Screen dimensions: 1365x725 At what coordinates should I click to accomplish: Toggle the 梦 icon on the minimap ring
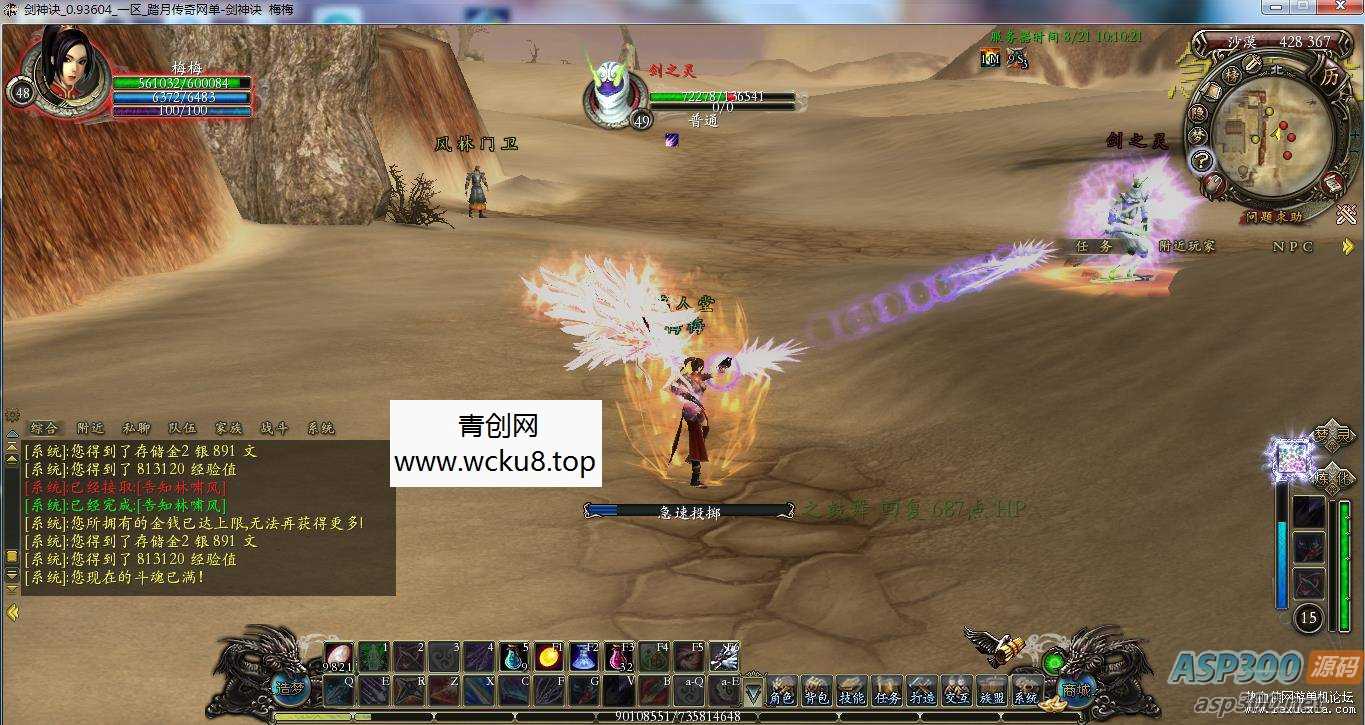pyautogui.click(x=1198, y=136)
